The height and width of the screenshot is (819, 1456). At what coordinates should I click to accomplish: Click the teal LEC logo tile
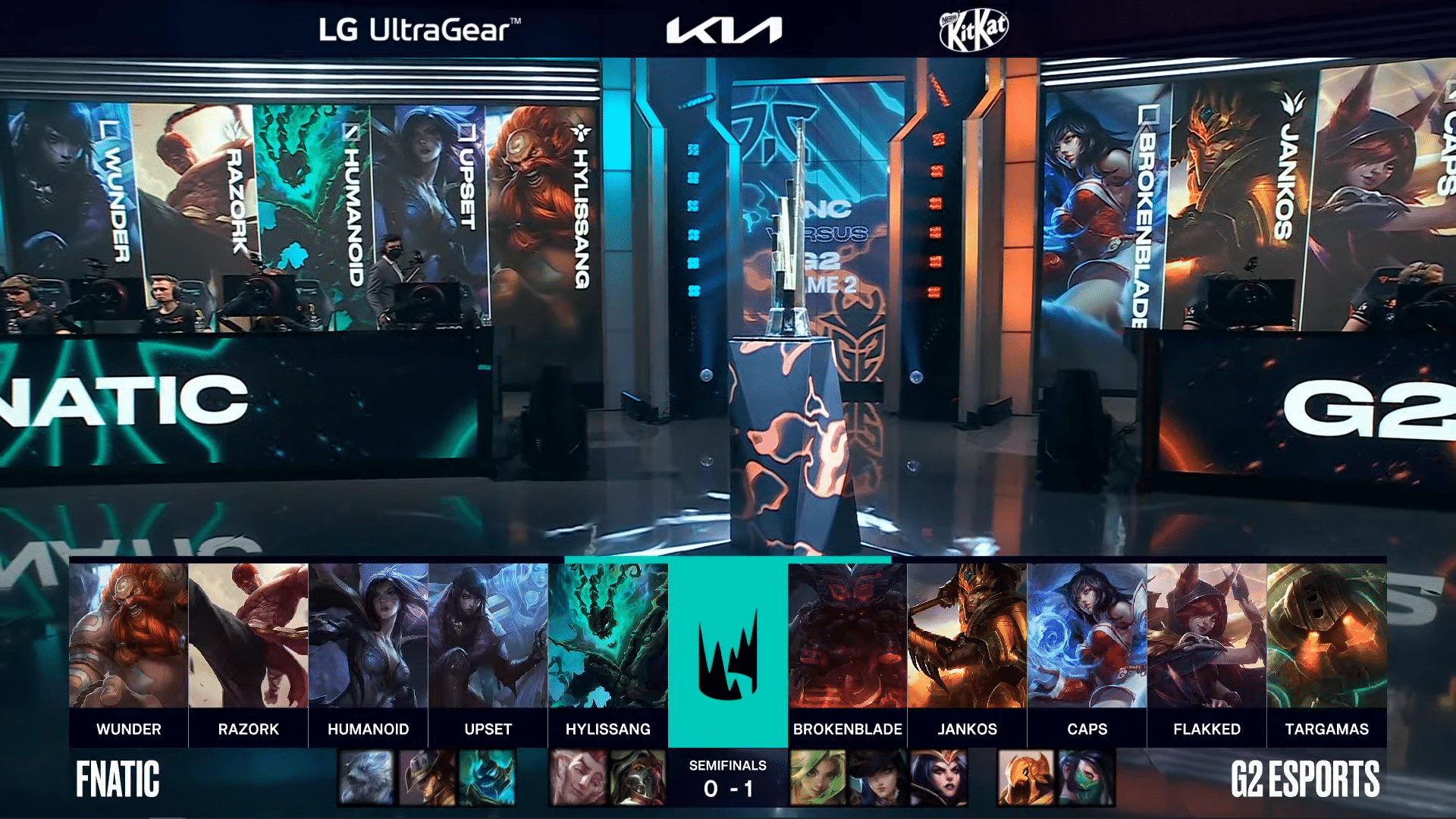727,652
